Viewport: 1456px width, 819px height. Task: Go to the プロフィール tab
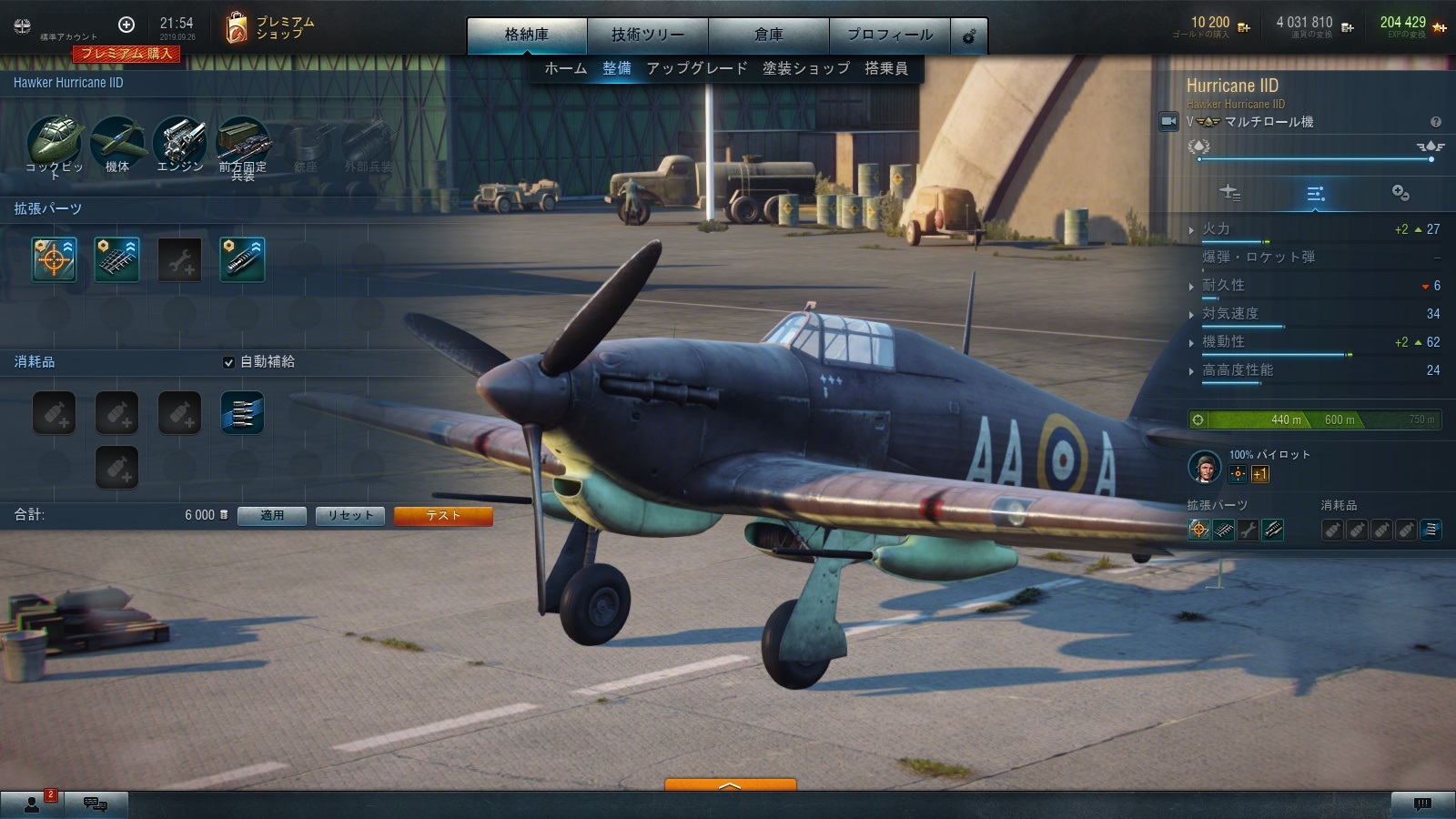(889, 35)
